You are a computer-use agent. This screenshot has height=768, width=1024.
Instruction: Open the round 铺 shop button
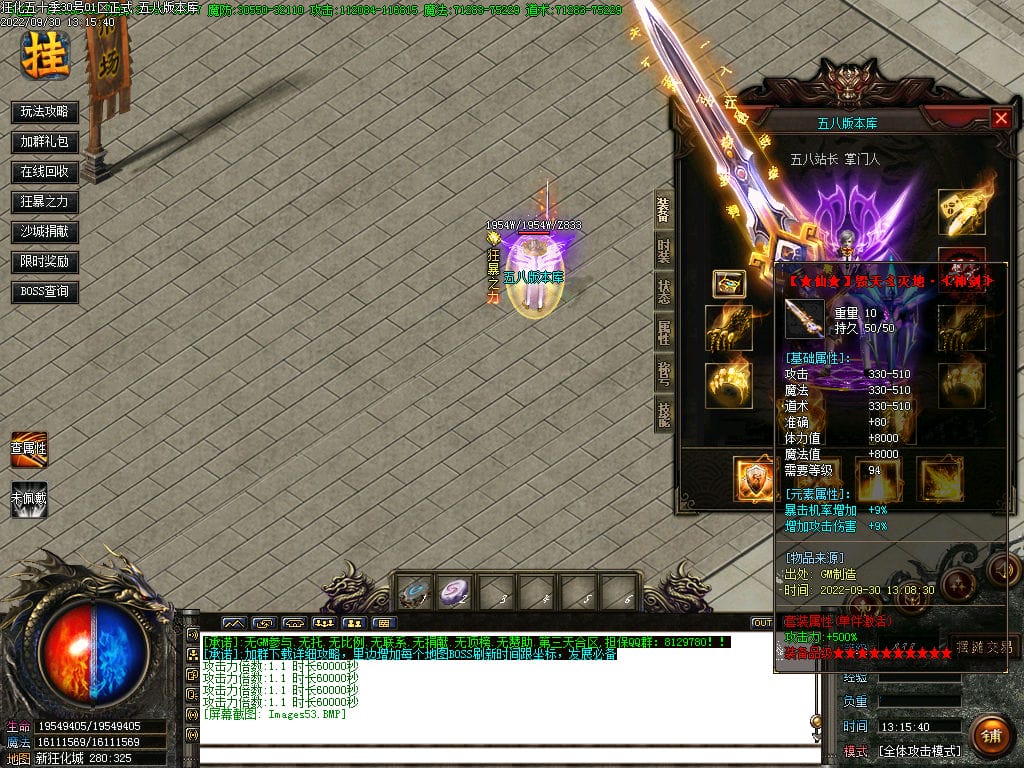coord(990,736)
